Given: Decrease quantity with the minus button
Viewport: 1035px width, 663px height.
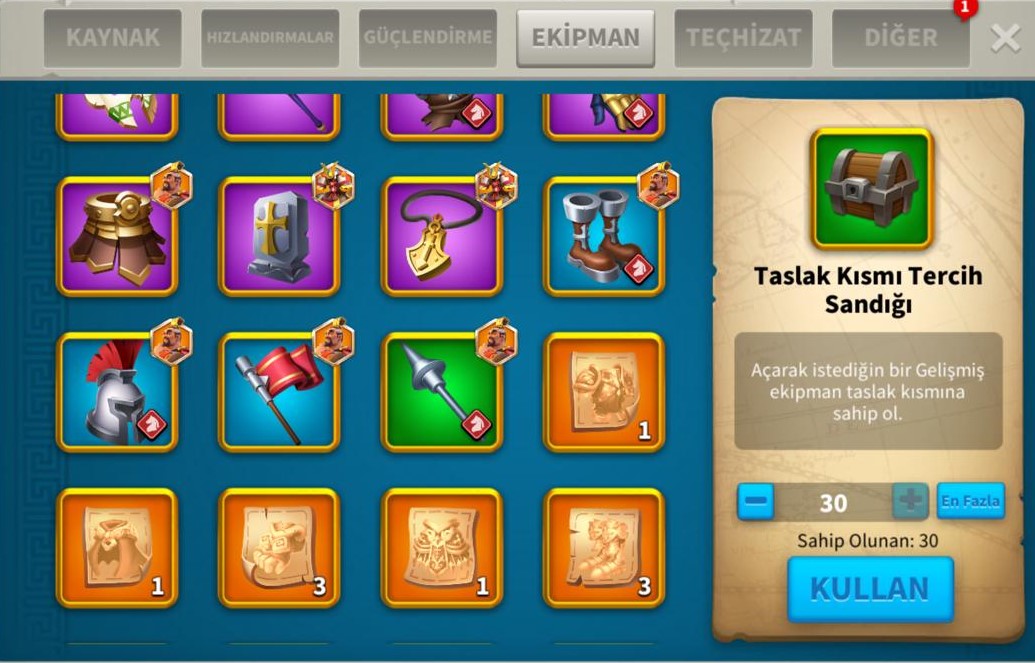Looking at the screenshot, I should 756,502.
